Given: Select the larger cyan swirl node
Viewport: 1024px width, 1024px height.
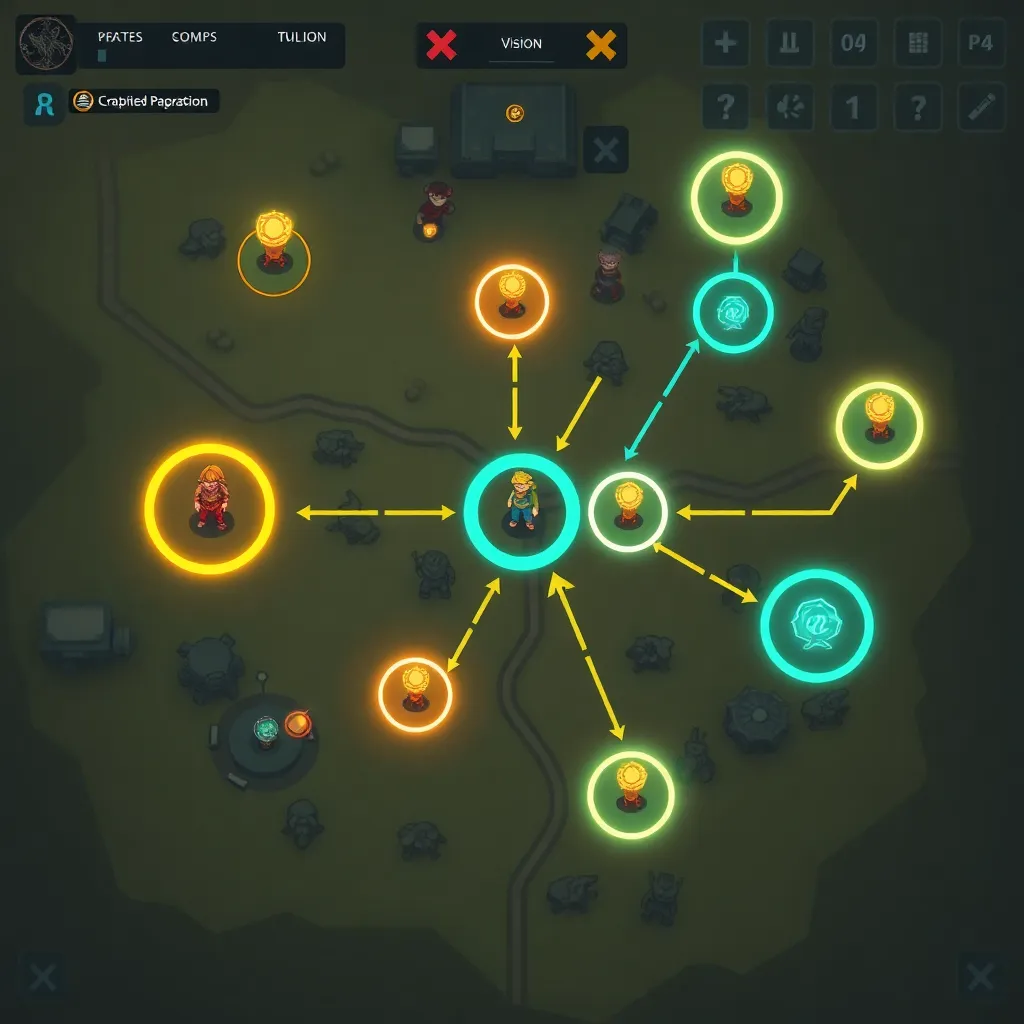Looking at the screenshot, I should pos(817,625).
